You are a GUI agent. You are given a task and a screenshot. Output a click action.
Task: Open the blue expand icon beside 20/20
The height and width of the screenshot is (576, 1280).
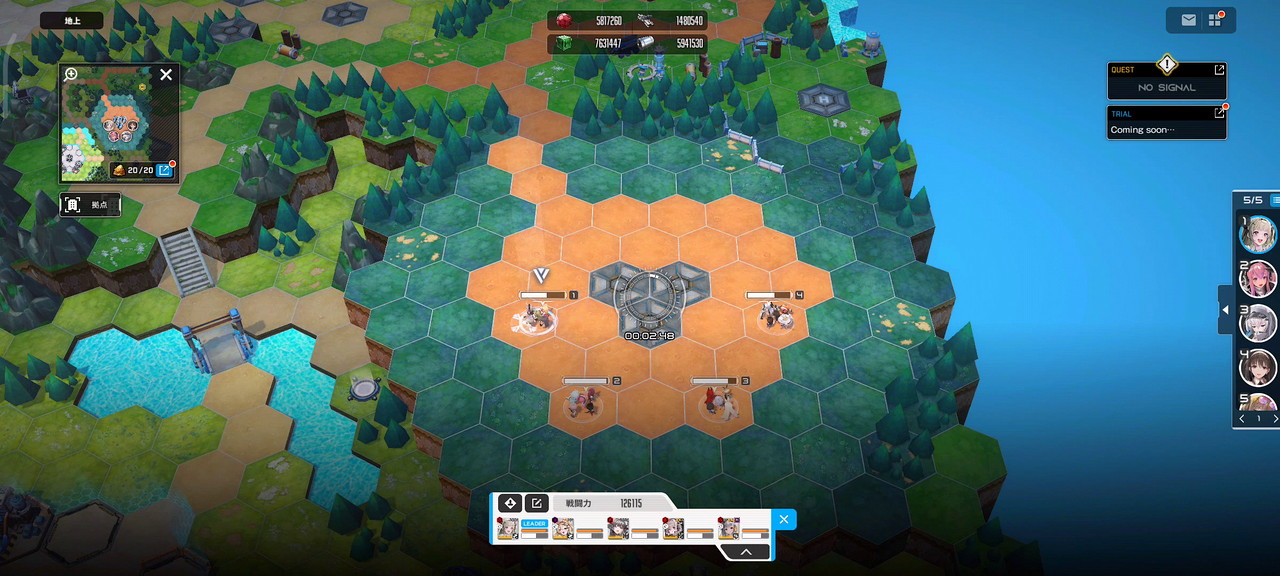click(164, 170)
